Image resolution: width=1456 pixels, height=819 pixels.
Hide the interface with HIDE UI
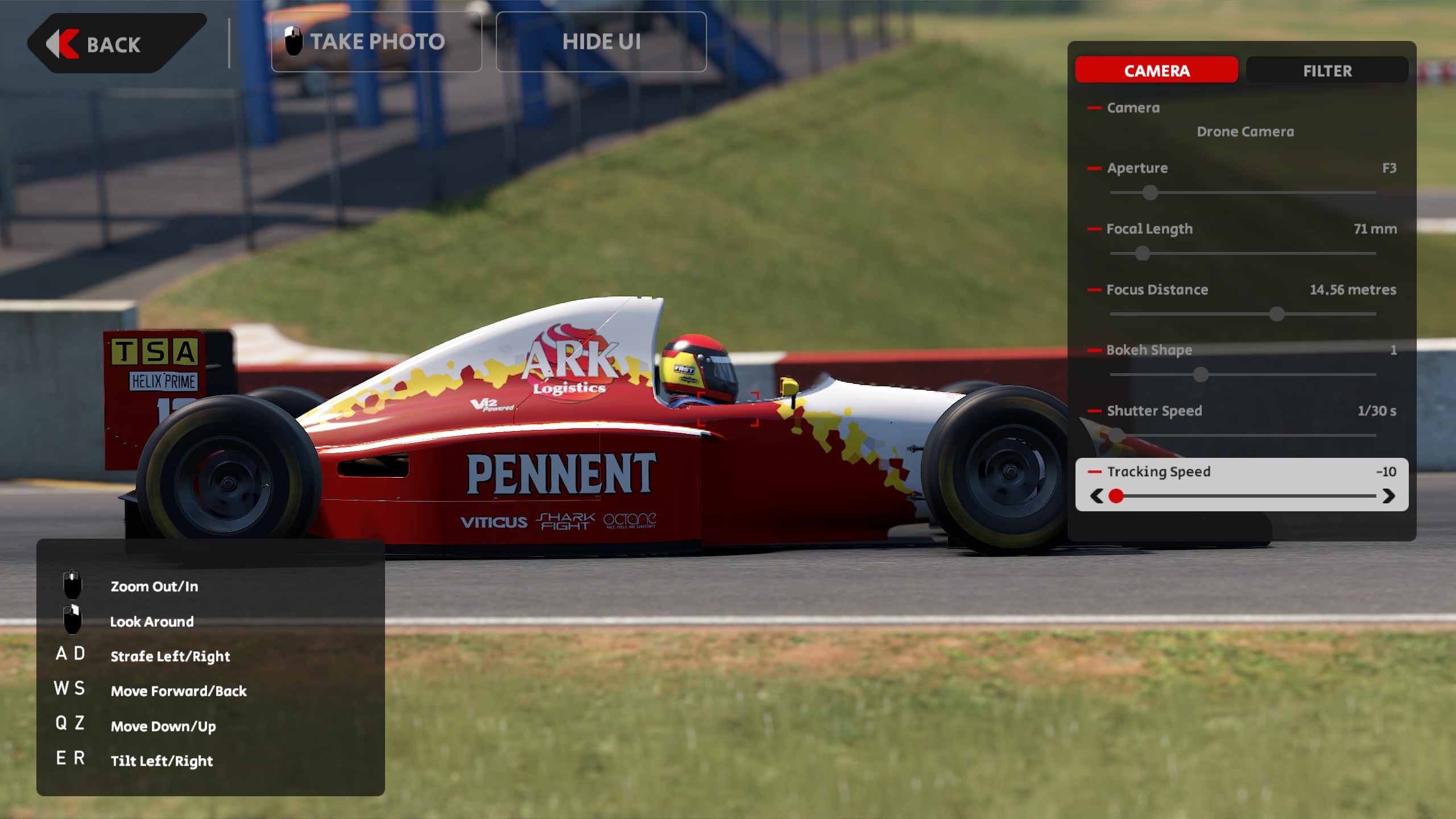(x=601, y=42)
